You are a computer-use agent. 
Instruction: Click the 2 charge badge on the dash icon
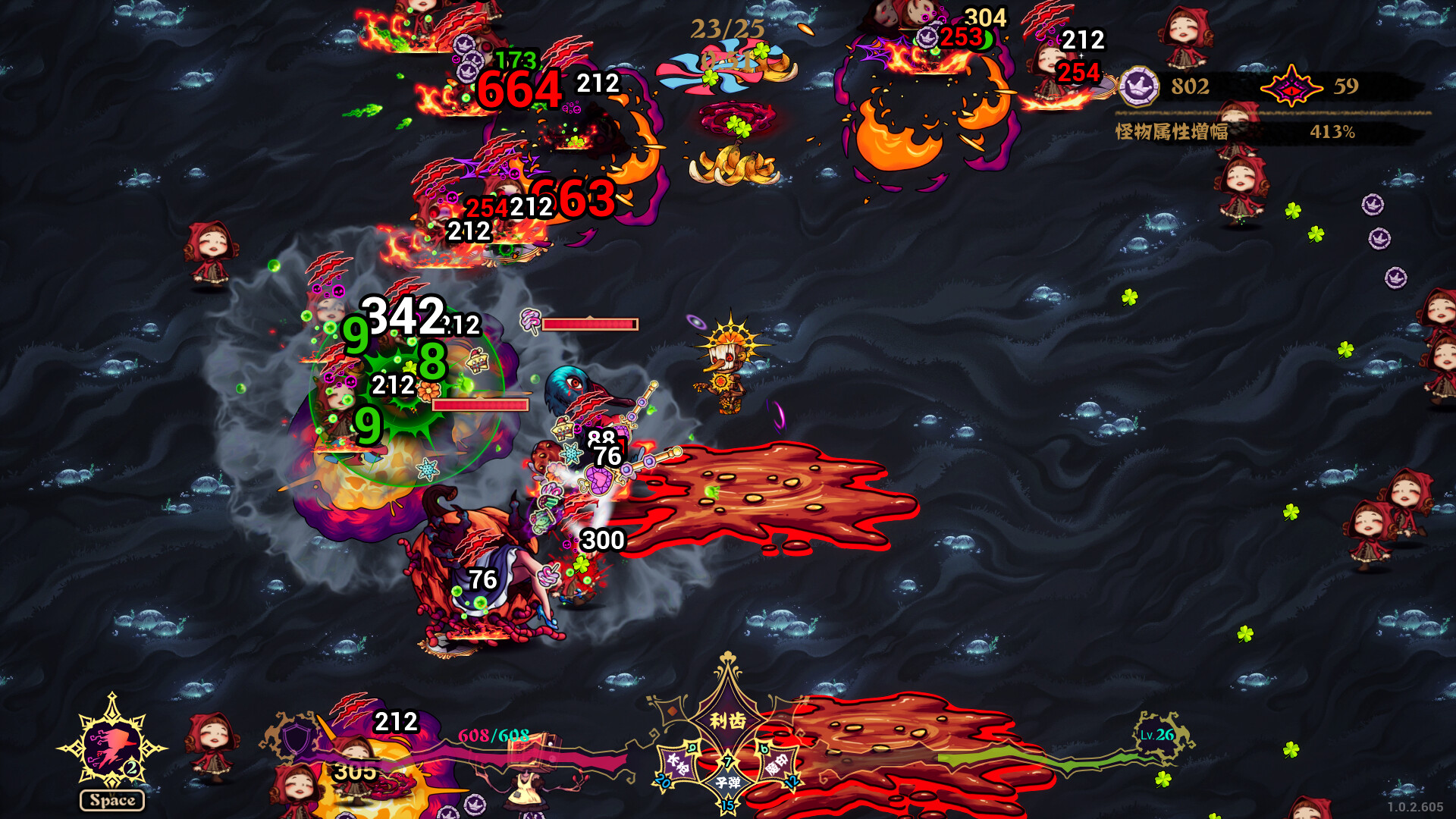tap(130, 768)
